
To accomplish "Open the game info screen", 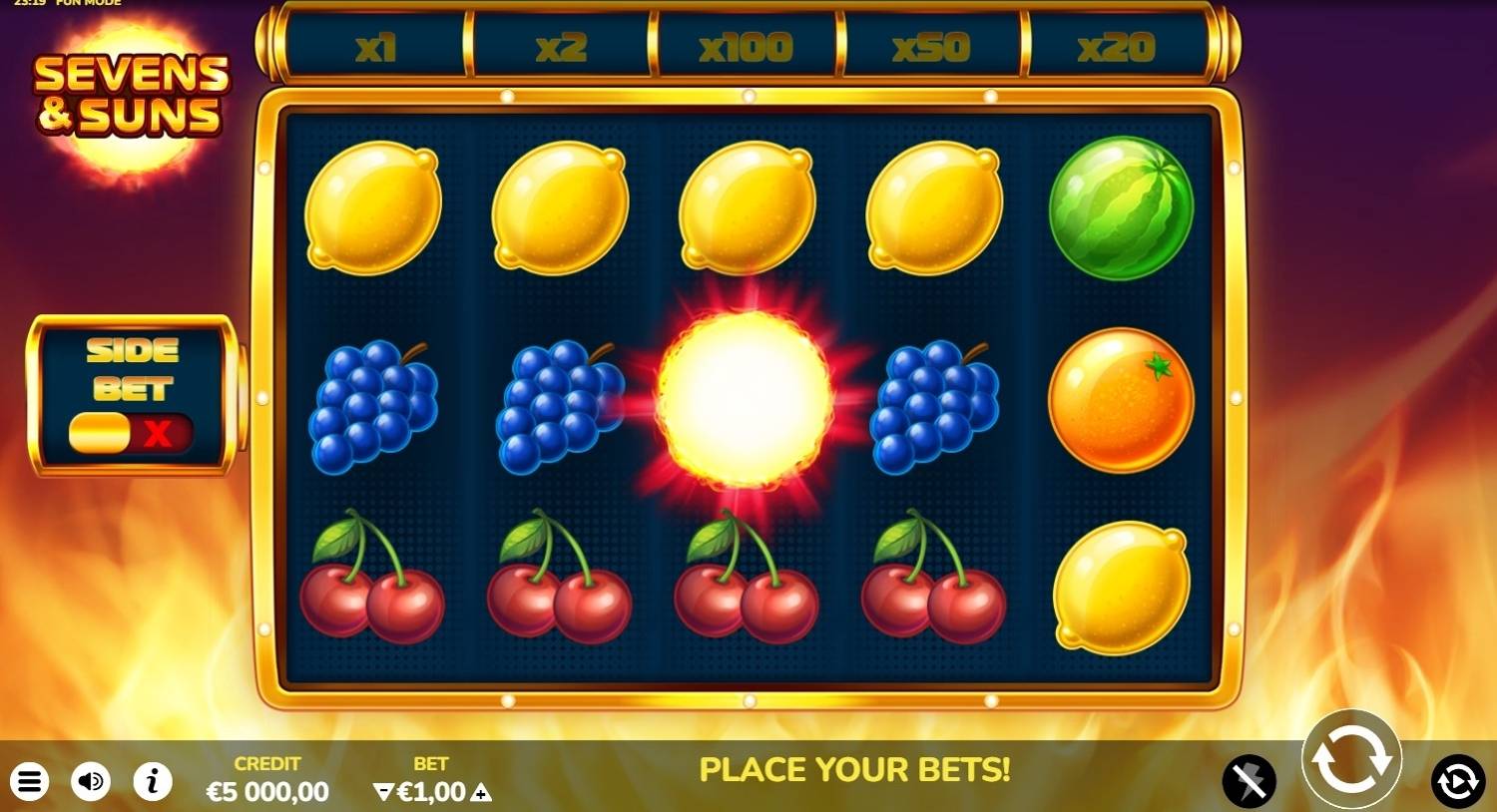I will click(152, 782).
